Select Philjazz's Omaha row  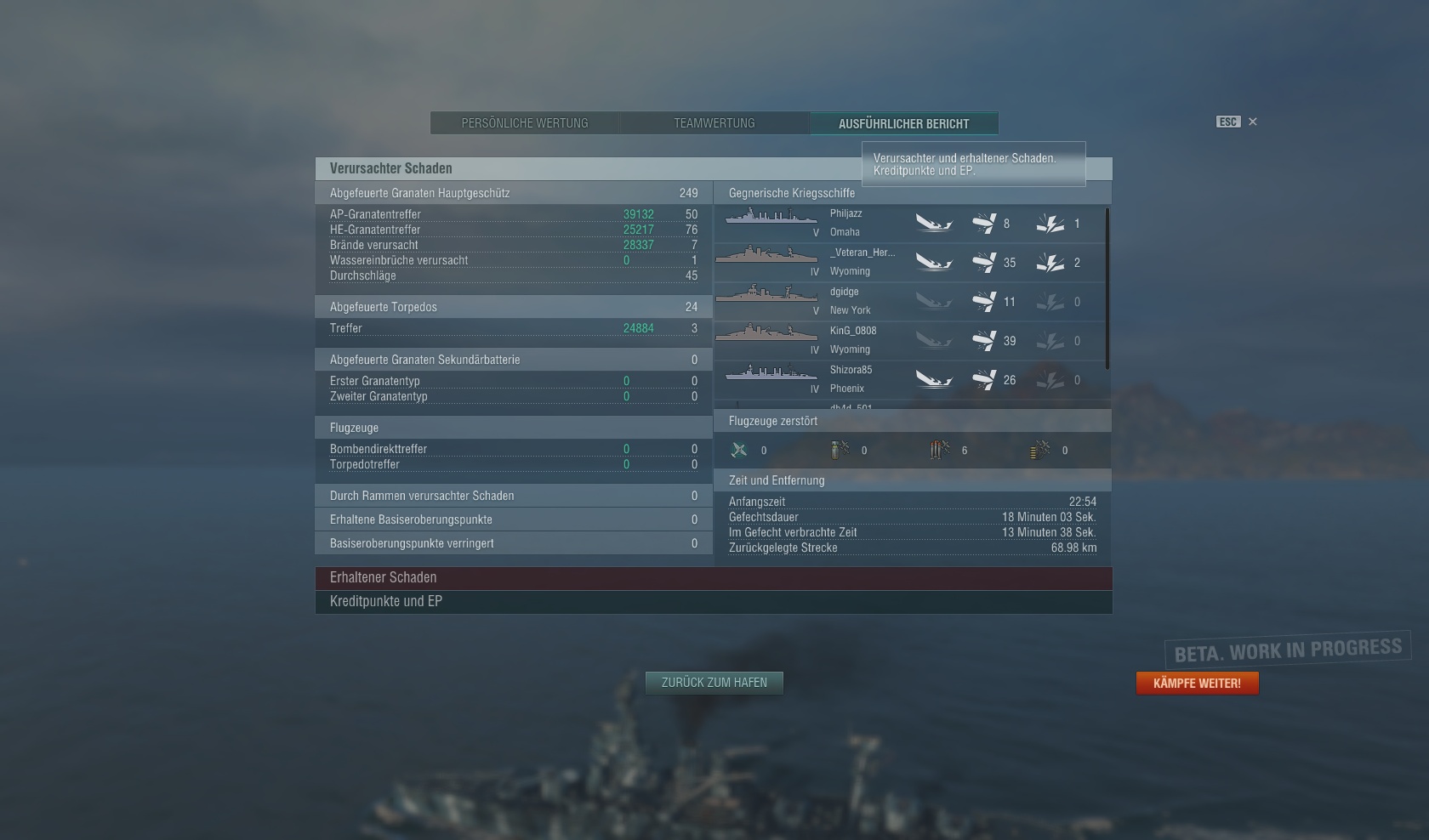click(x=908, y=223)
